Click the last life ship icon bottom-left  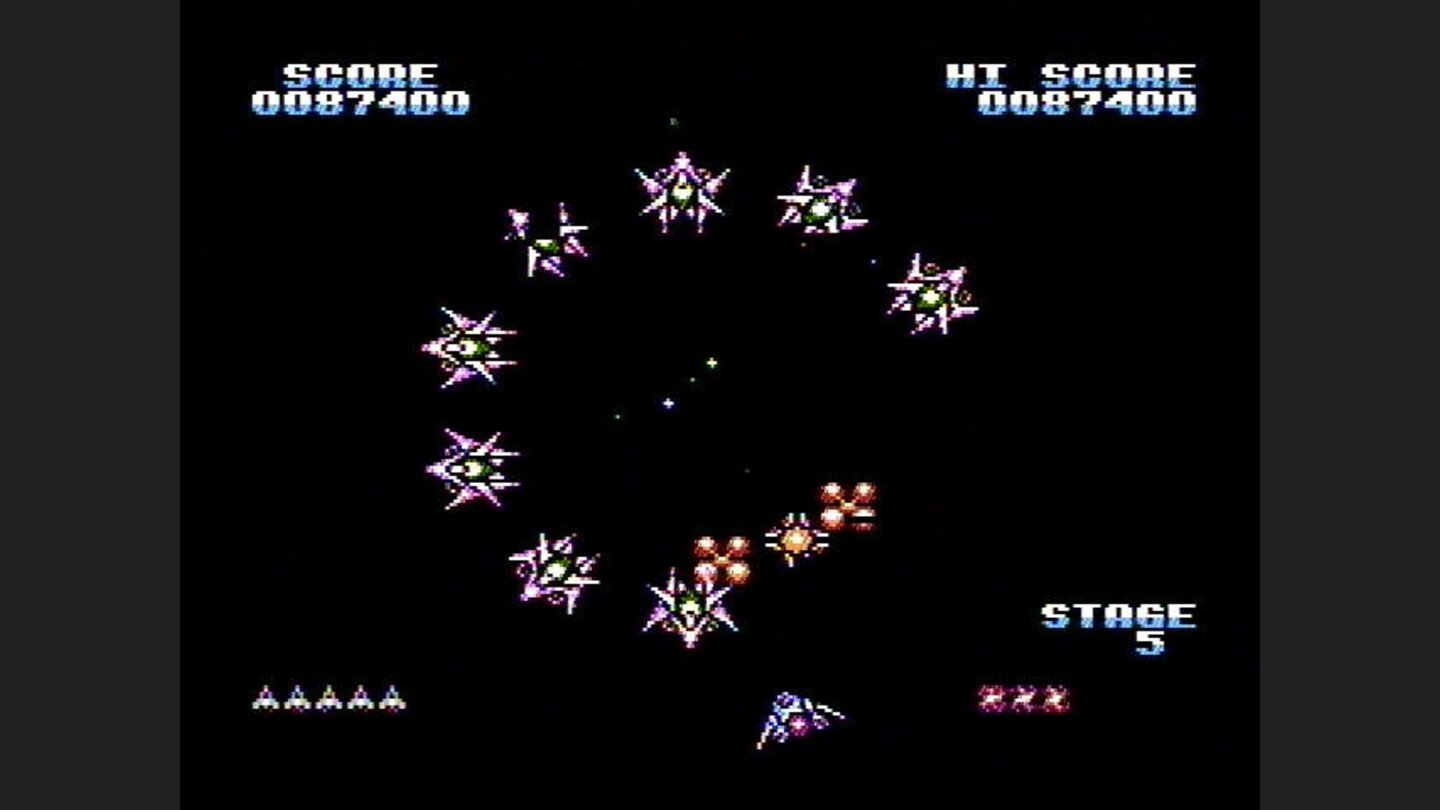click(392, 698)
